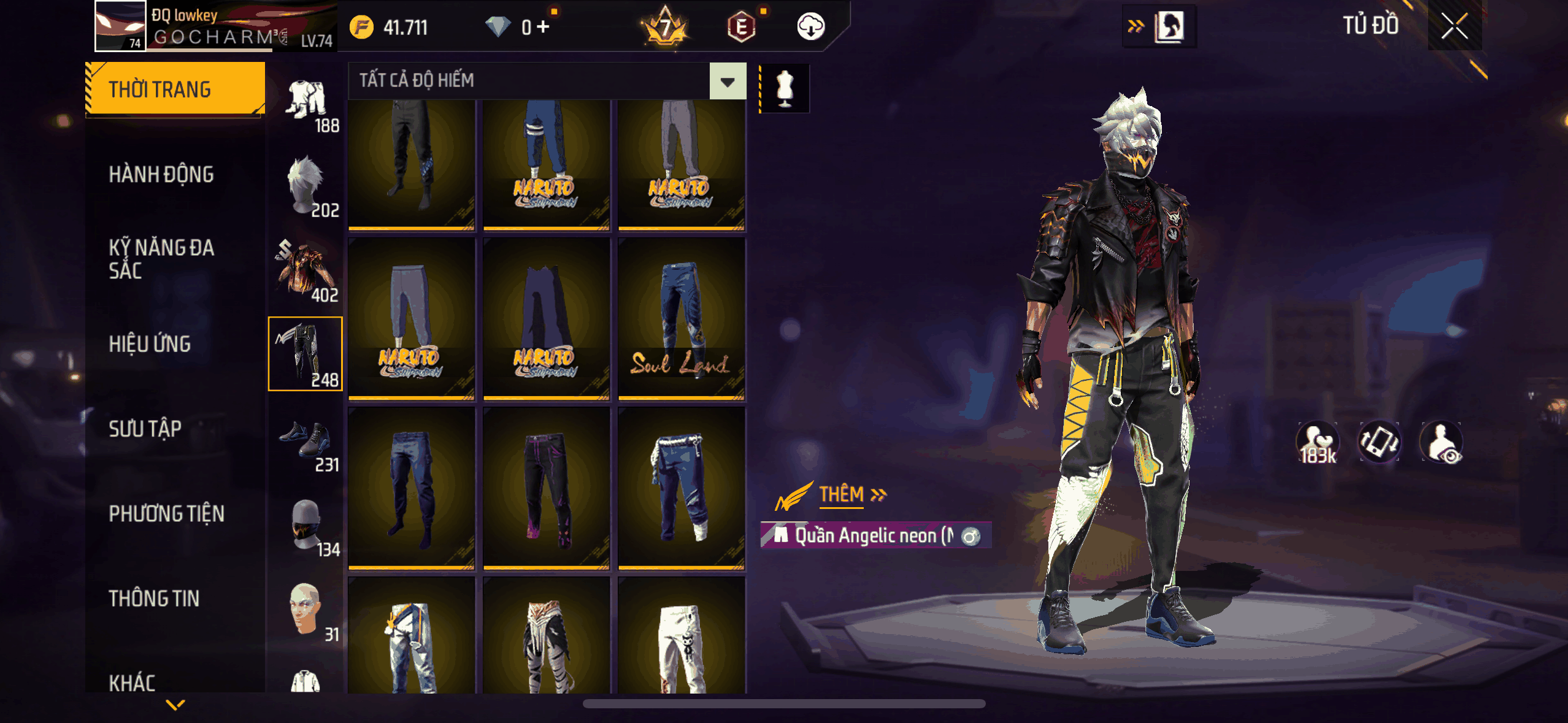Switch to the Hành Động tab
This screenshot has width=1568, height=723.
[x=161, y=175]
